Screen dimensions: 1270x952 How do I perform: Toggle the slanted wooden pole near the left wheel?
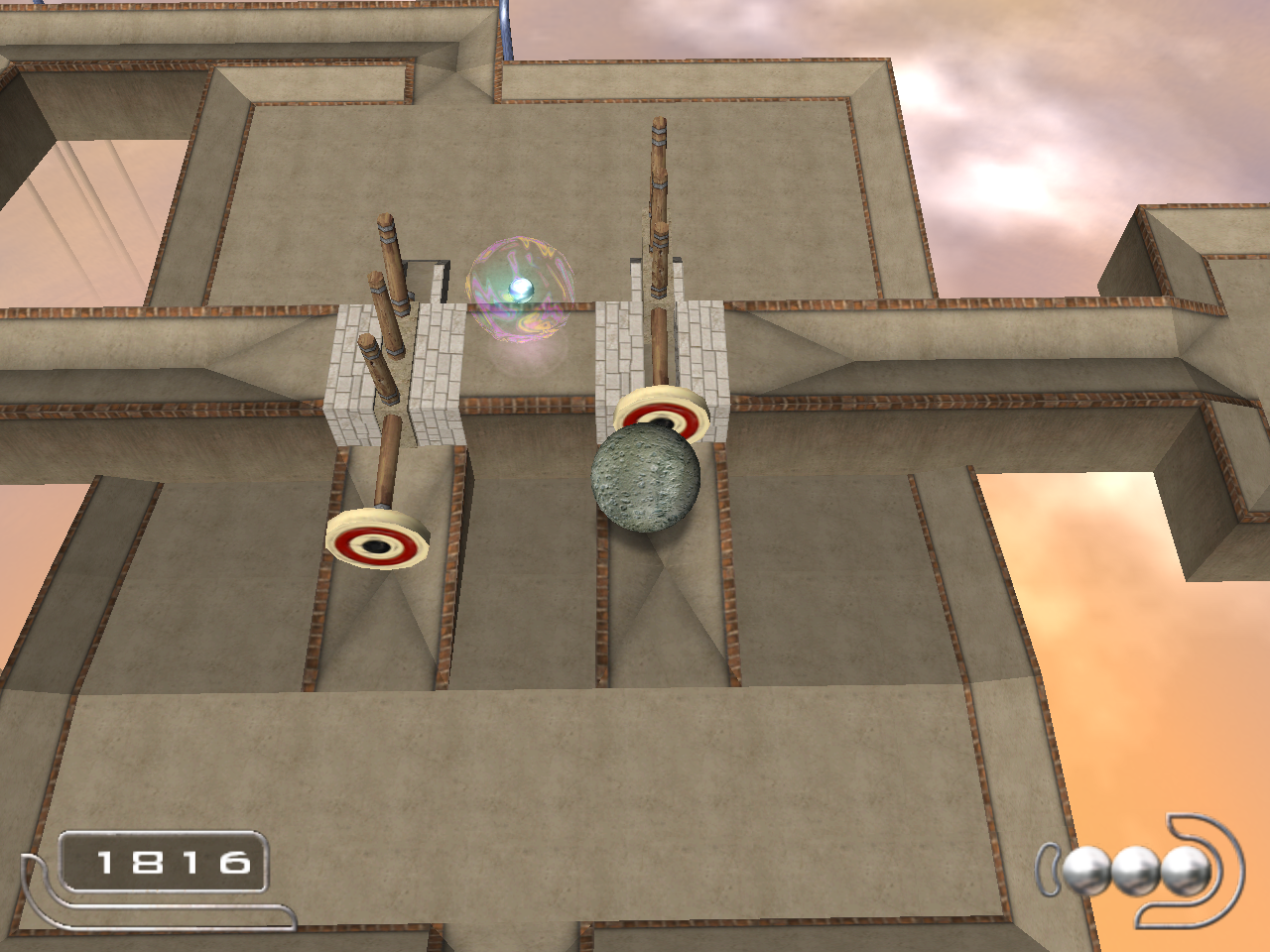click(387, 456)
